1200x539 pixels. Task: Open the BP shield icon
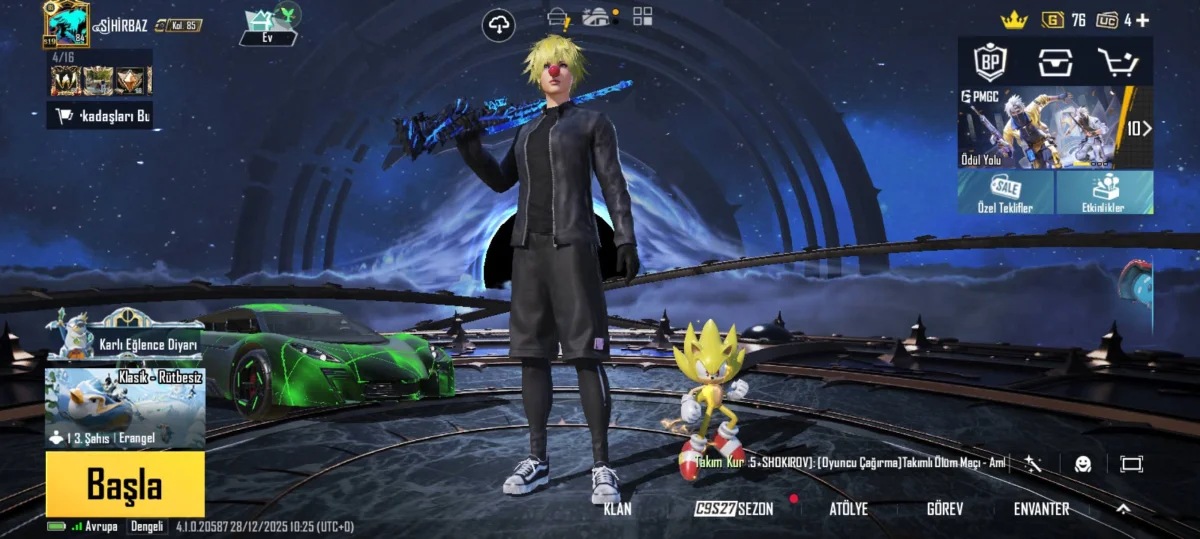click(990, 62)
